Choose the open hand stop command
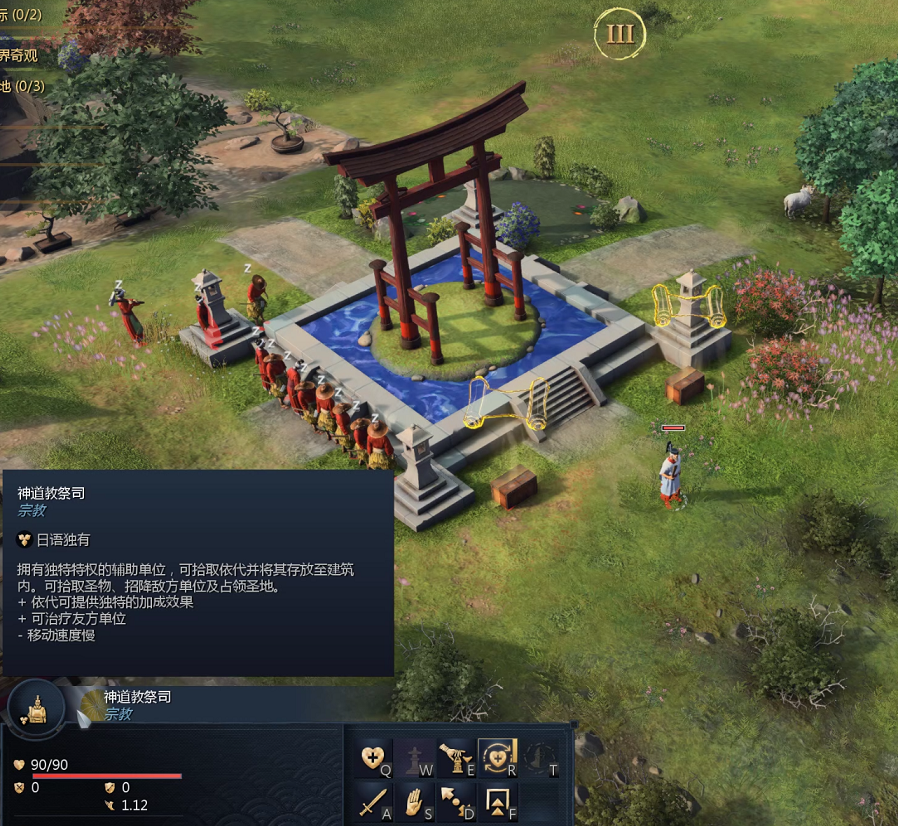The height and width of the screenshot is (826, 898). point(416,800)
